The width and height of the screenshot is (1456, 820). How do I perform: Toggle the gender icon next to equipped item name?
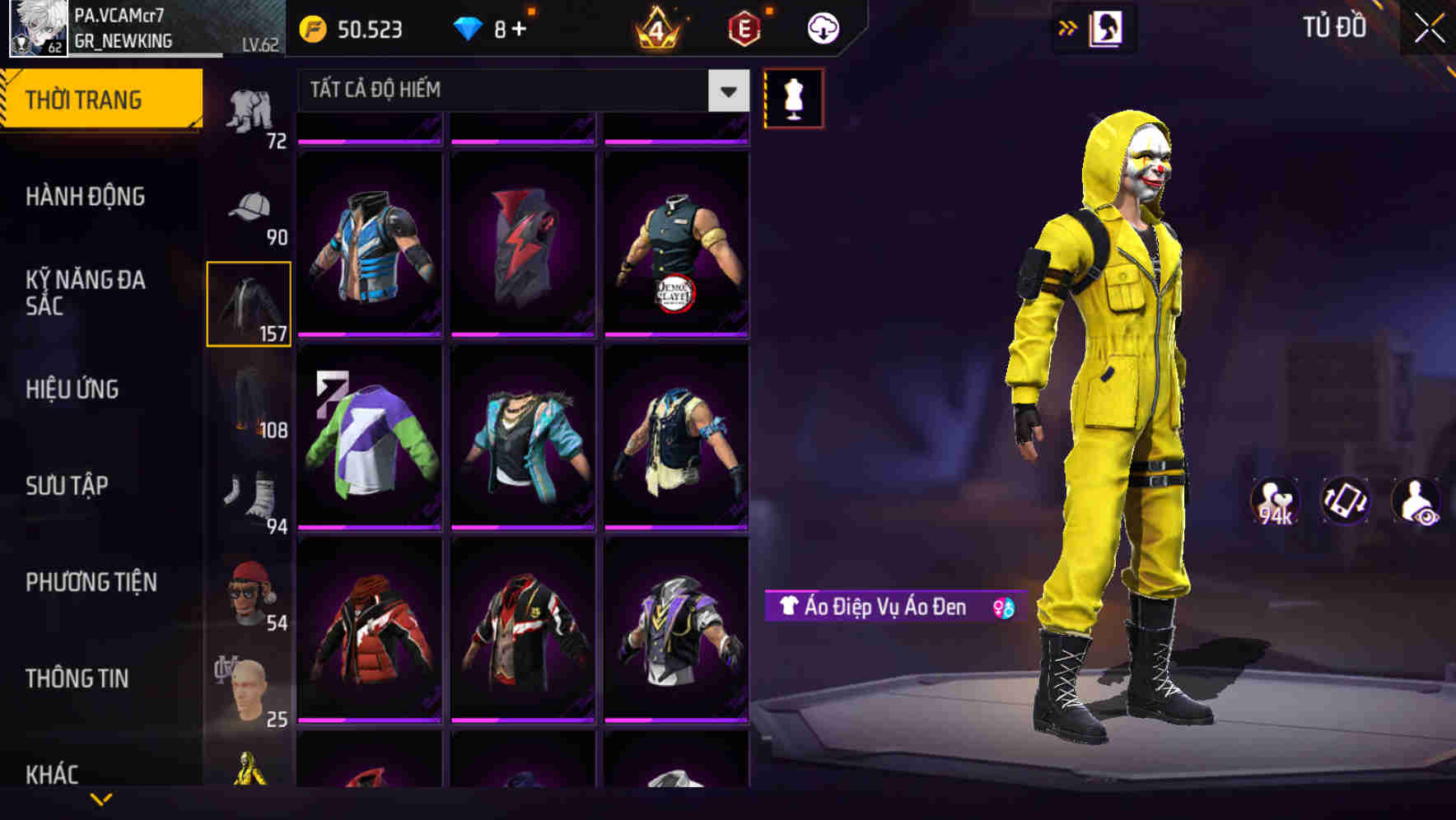(999, 608)
